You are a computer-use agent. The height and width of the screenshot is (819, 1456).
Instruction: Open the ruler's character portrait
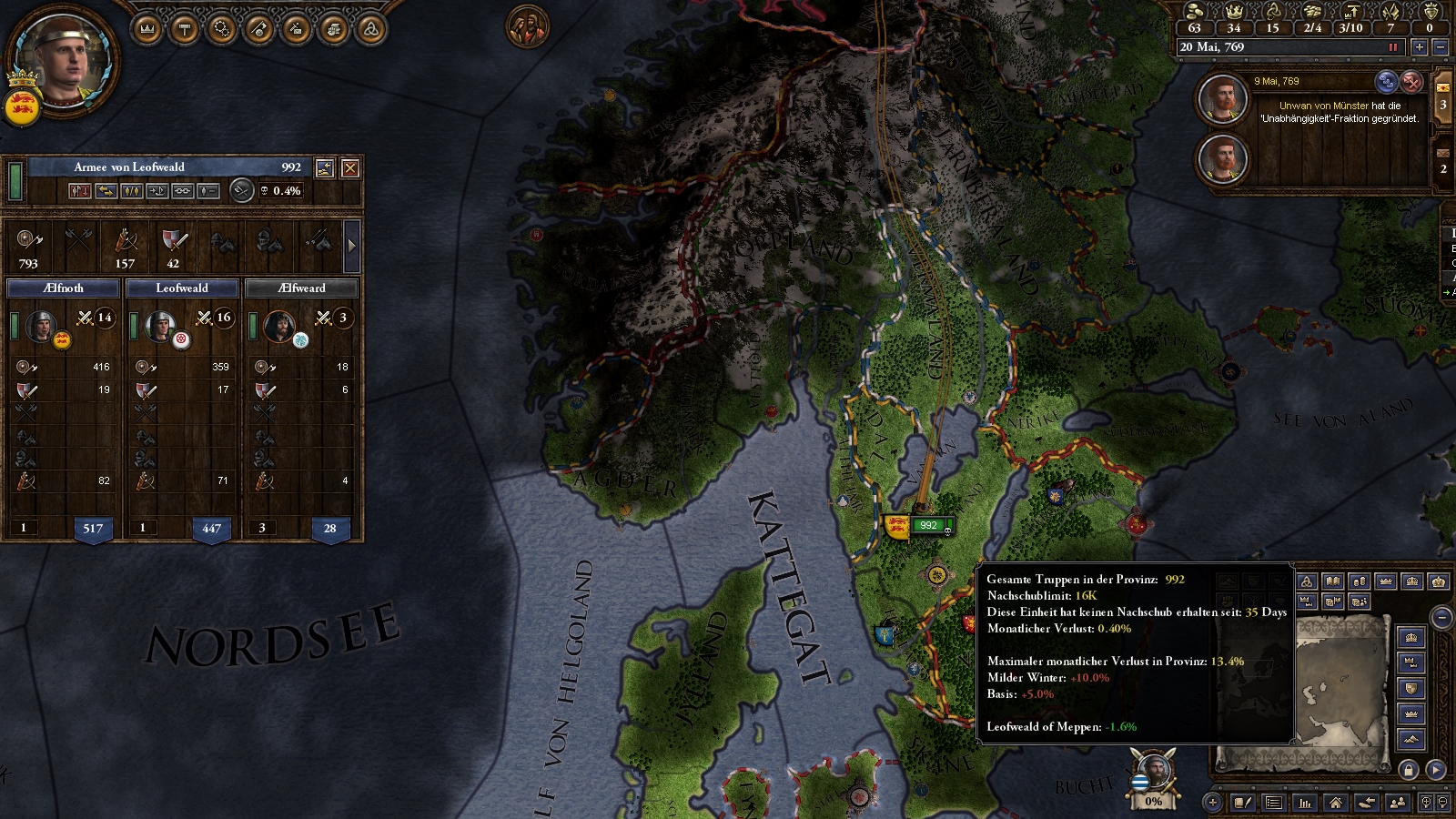coord(65,60)
